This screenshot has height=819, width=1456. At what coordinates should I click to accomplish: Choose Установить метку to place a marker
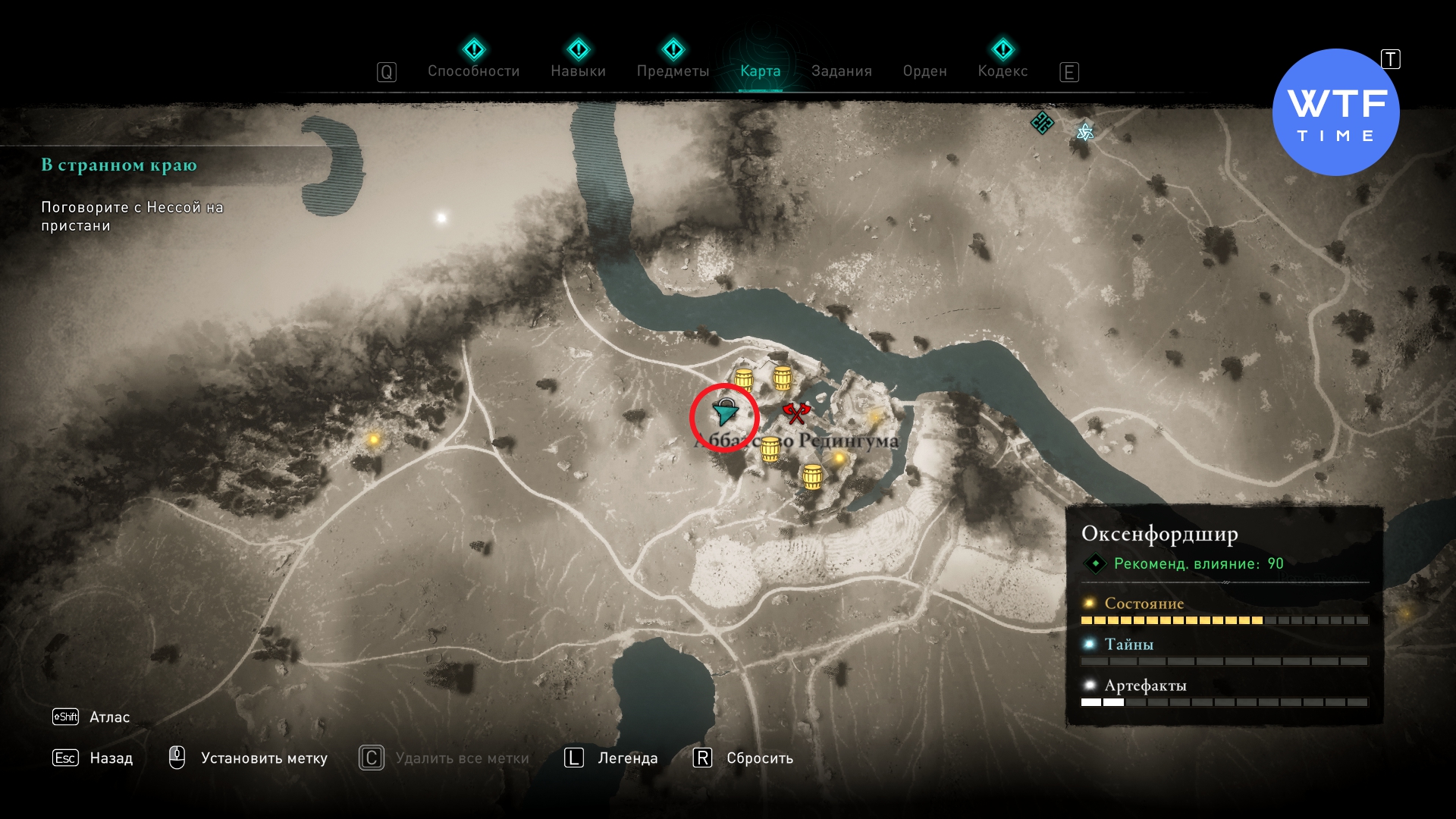(x=263, y=758)
